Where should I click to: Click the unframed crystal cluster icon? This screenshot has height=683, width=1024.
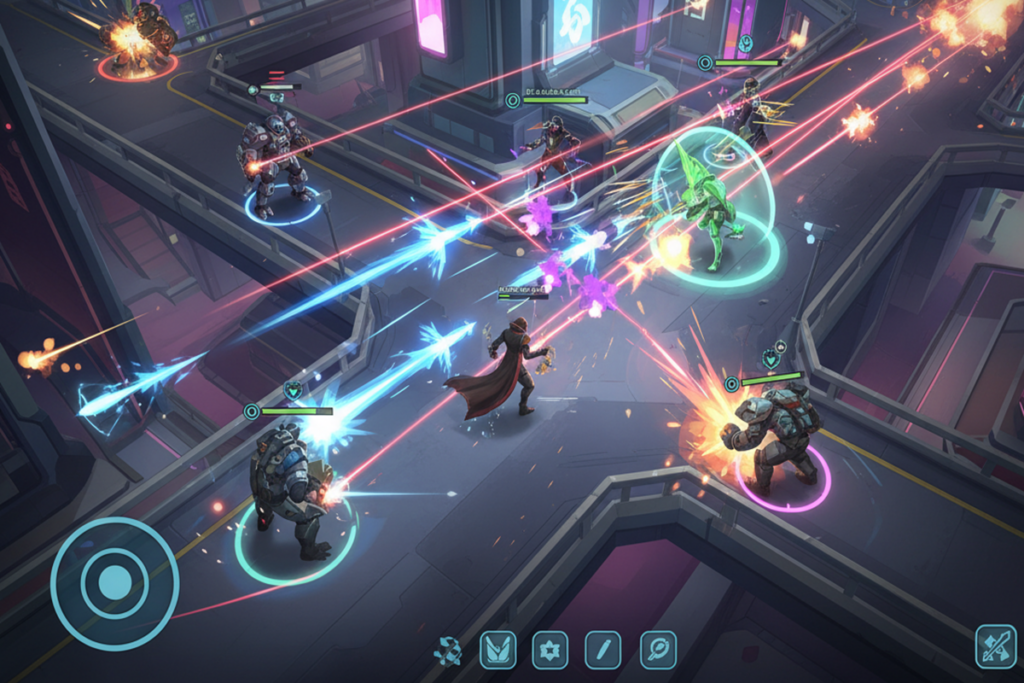447,651
